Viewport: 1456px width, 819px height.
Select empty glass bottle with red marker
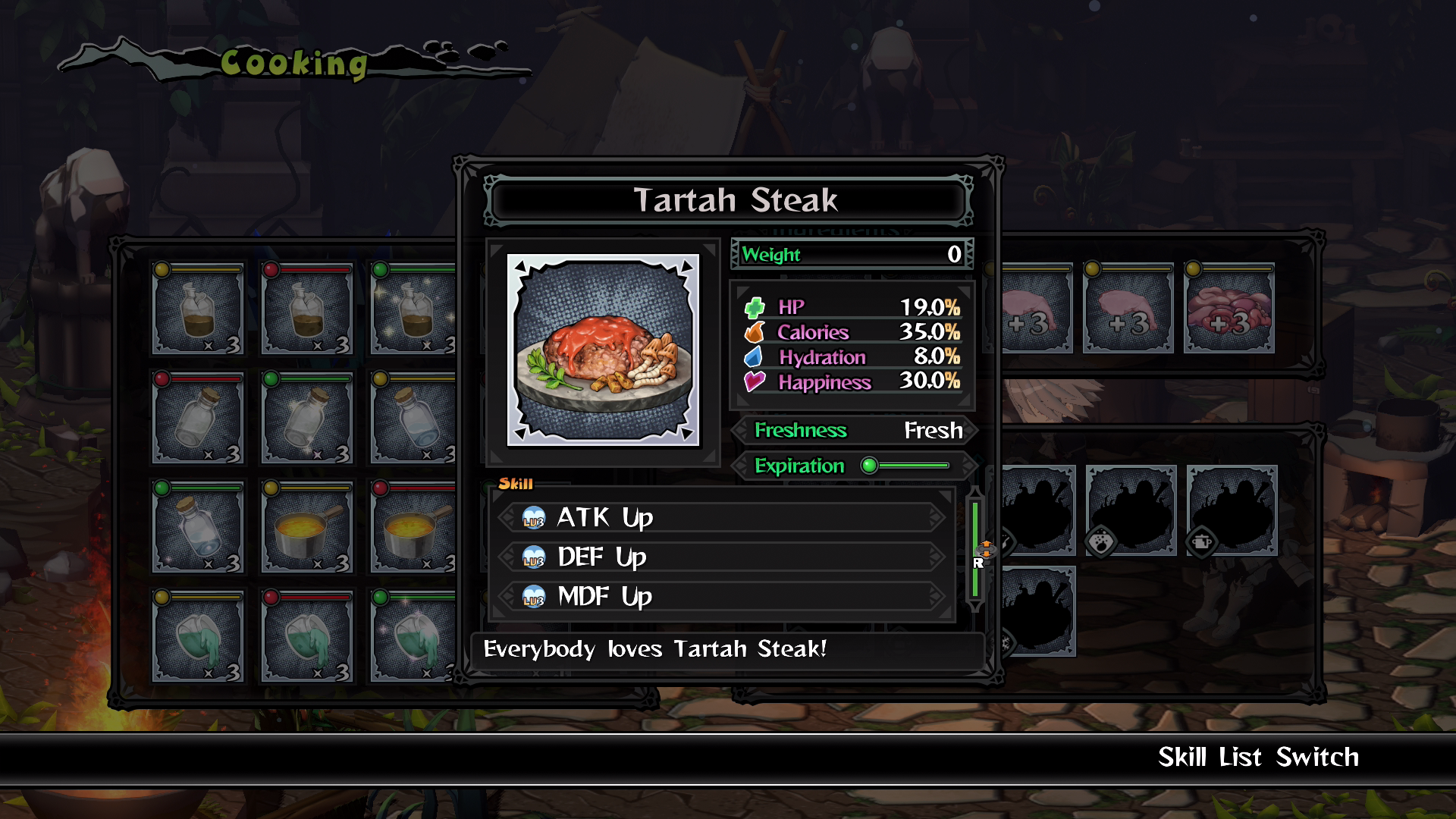[198, 419]
